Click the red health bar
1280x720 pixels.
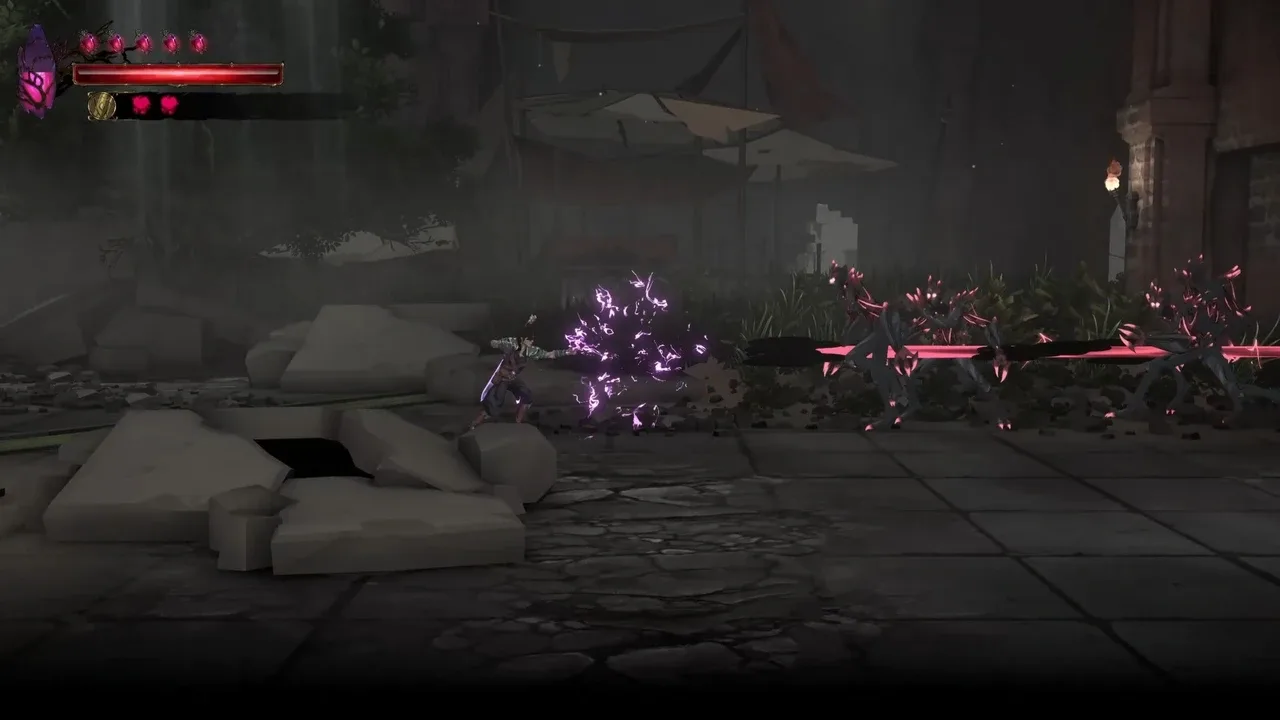[180, 72]
